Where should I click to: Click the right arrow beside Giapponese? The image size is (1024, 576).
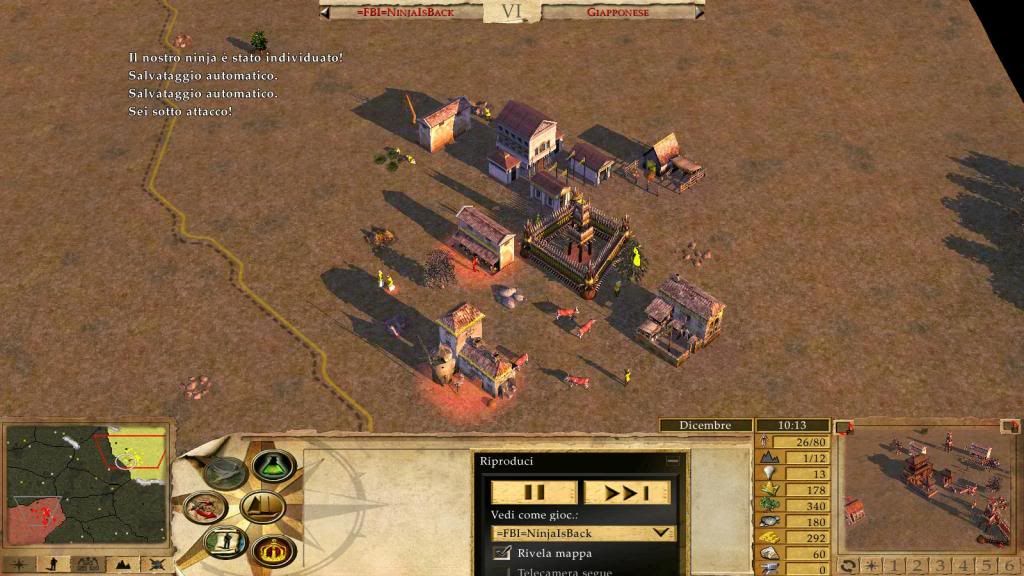(698, 12)
